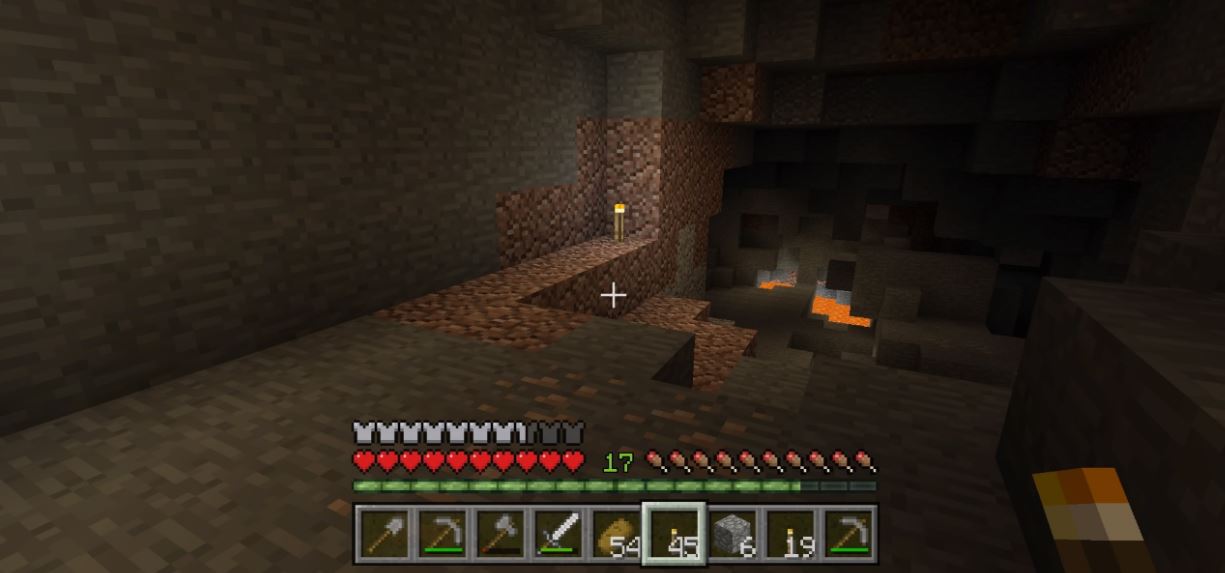Equip the axe from the hotbar
The image size is (1225, 573).
point(501,534)
